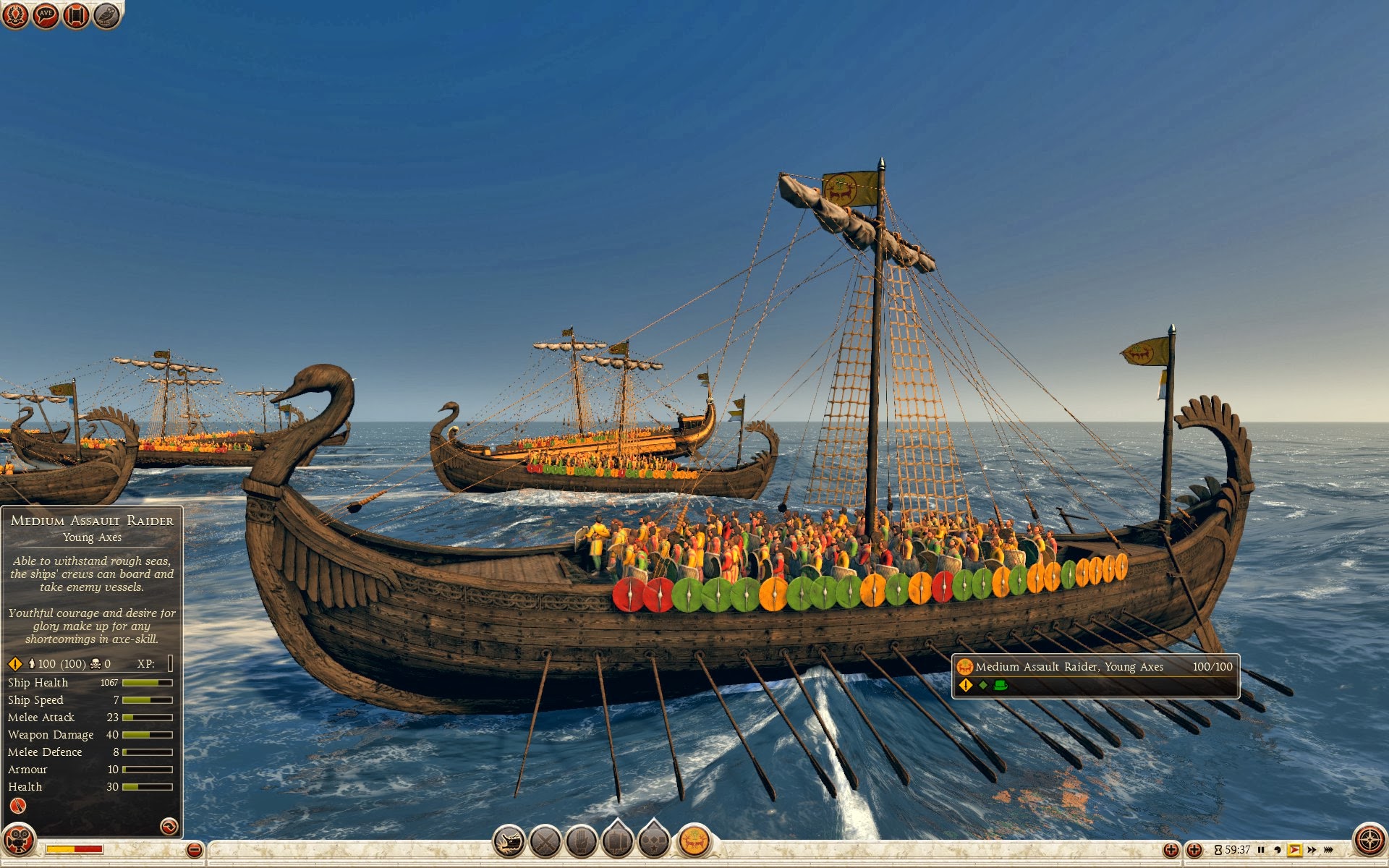Viewport: 1389px width, 868px height.
Task: Toggle the unit info panel arrow button
Action: pos(169,826)
